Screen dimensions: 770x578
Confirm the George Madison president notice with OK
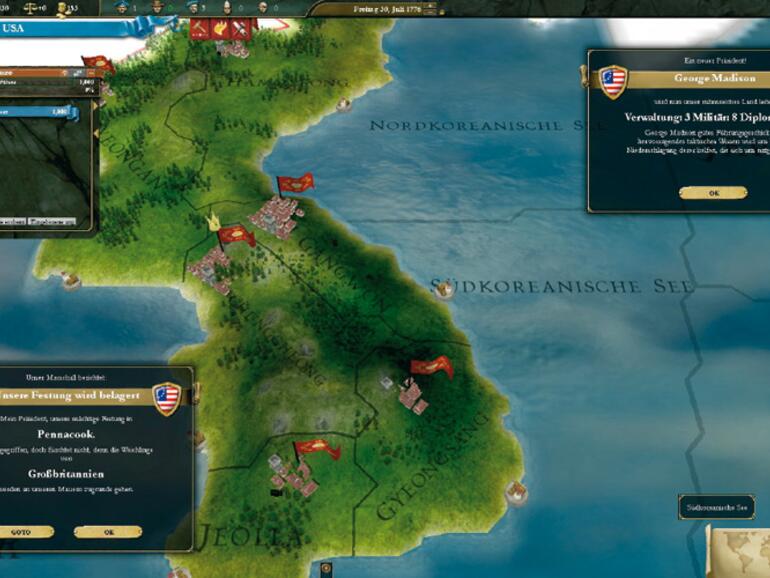click(x=712, y=193)
